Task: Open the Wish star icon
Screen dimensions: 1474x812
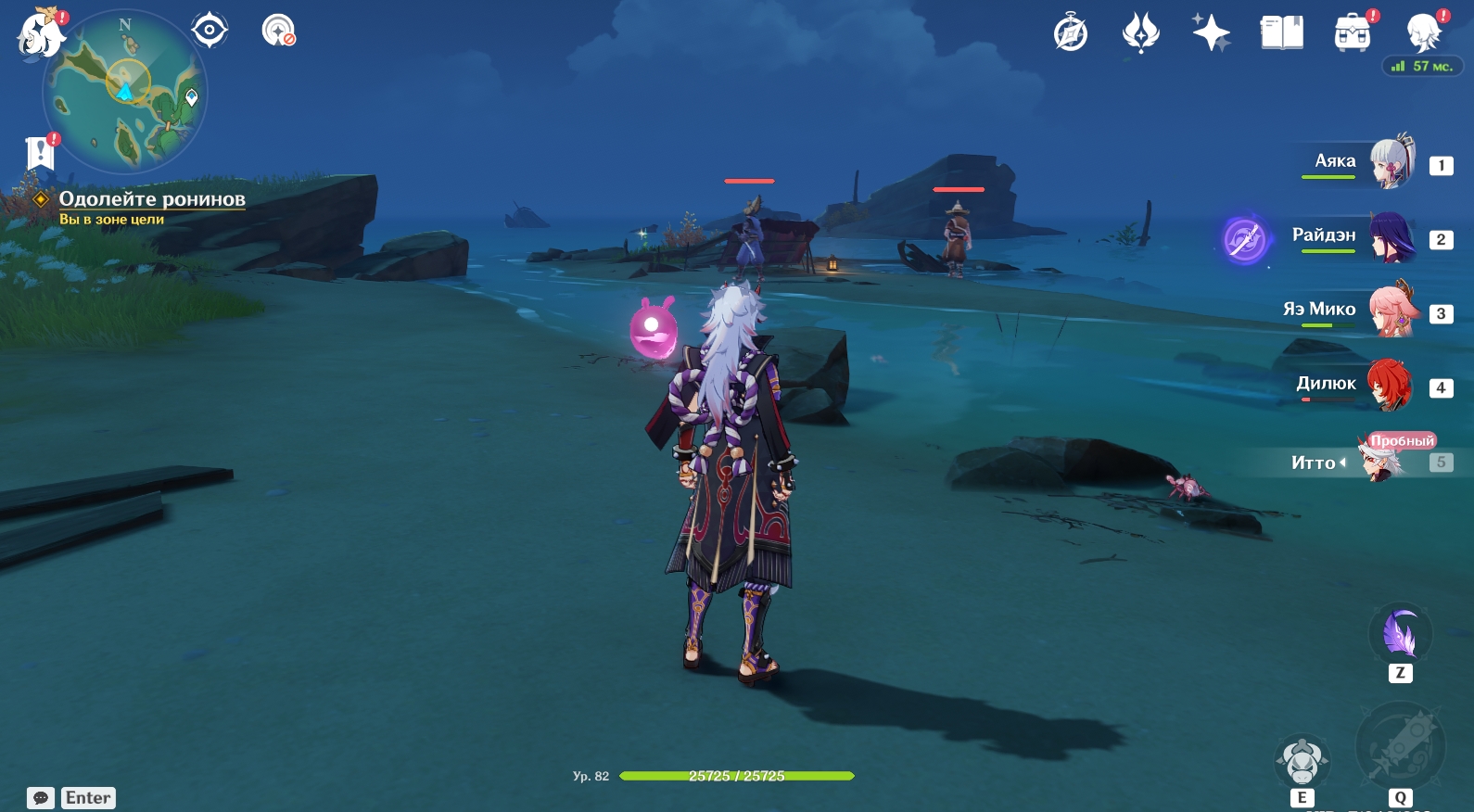Action: point(1211,33)
